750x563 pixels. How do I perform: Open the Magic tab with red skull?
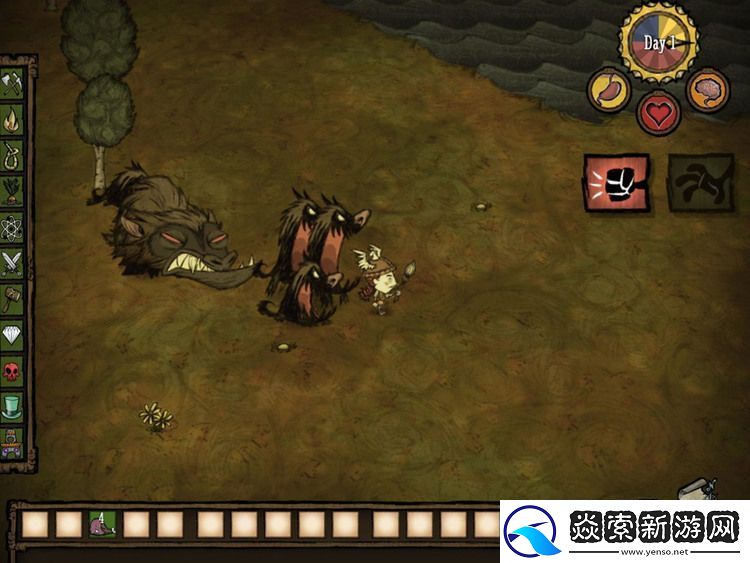(x=13, y=371)
